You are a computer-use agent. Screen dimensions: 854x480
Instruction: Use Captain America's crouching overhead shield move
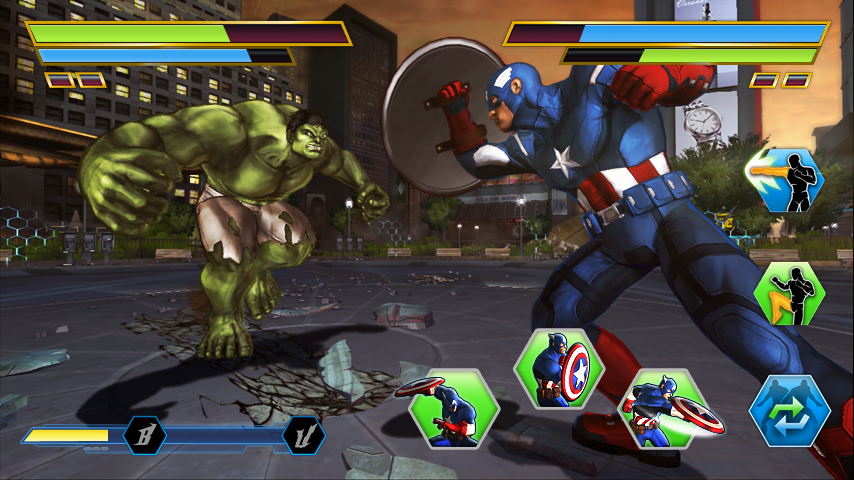tap(454, 409)
